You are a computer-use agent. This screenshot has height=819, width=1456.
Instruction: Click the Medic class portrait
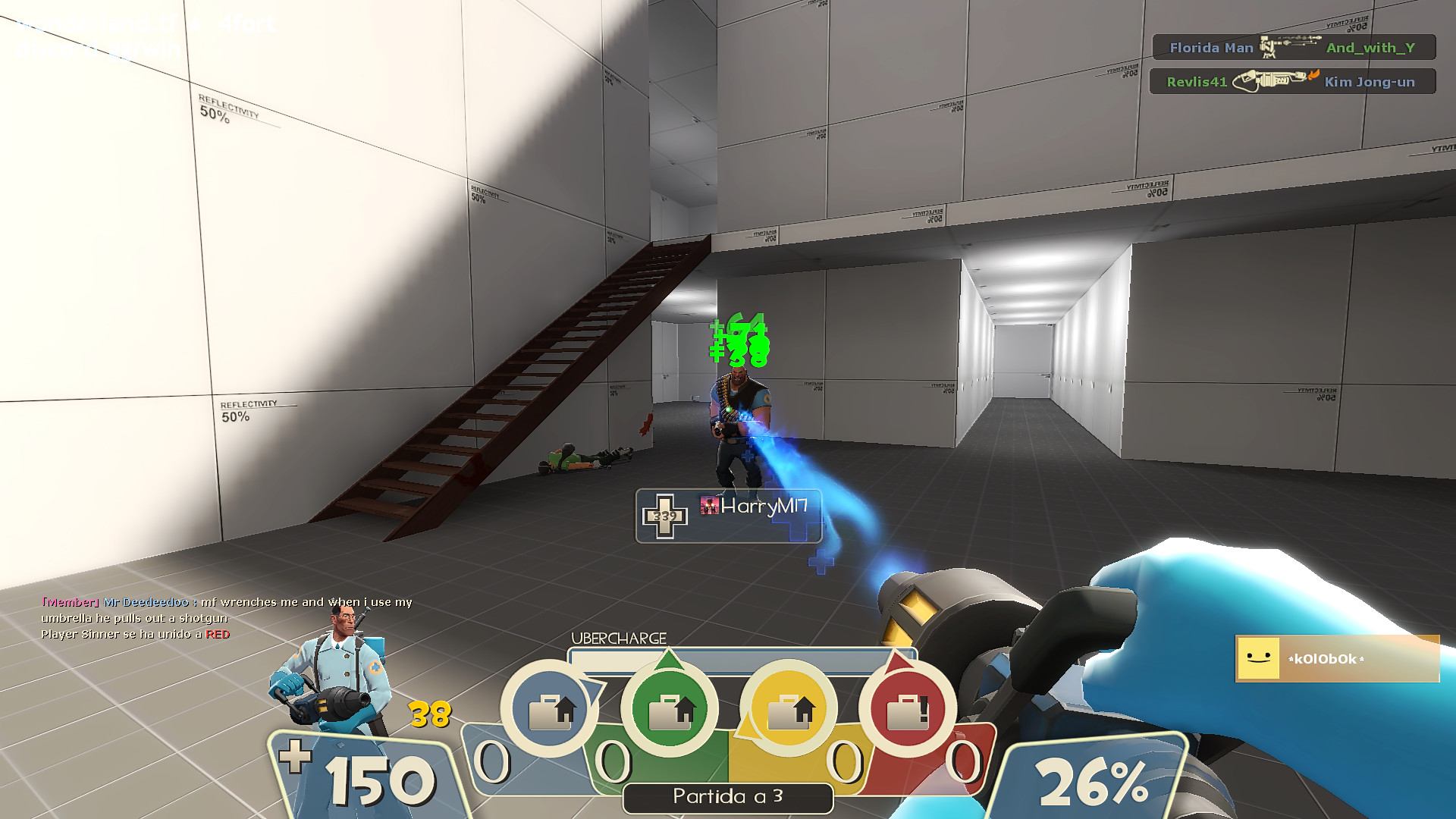(x=340, y=661)
